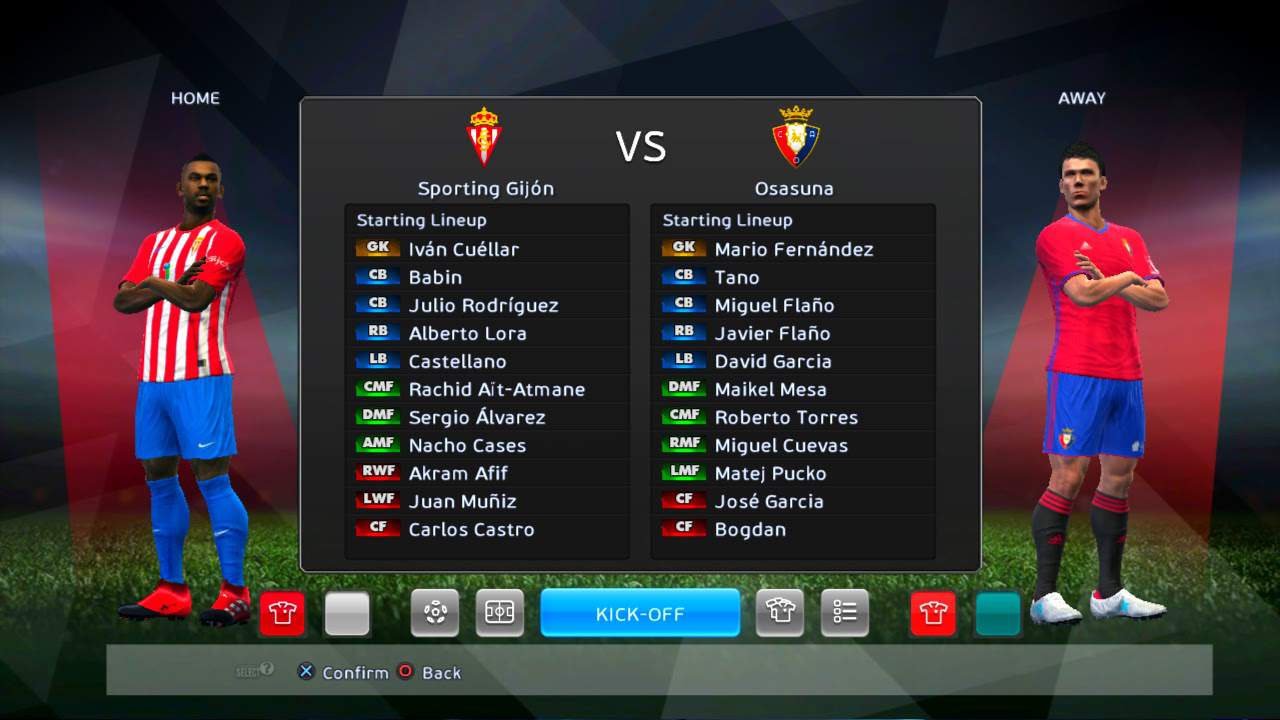The image size is (1280, 720).
Task: Open the pitch formation game plan icon
Action: (x=499, y=613)
